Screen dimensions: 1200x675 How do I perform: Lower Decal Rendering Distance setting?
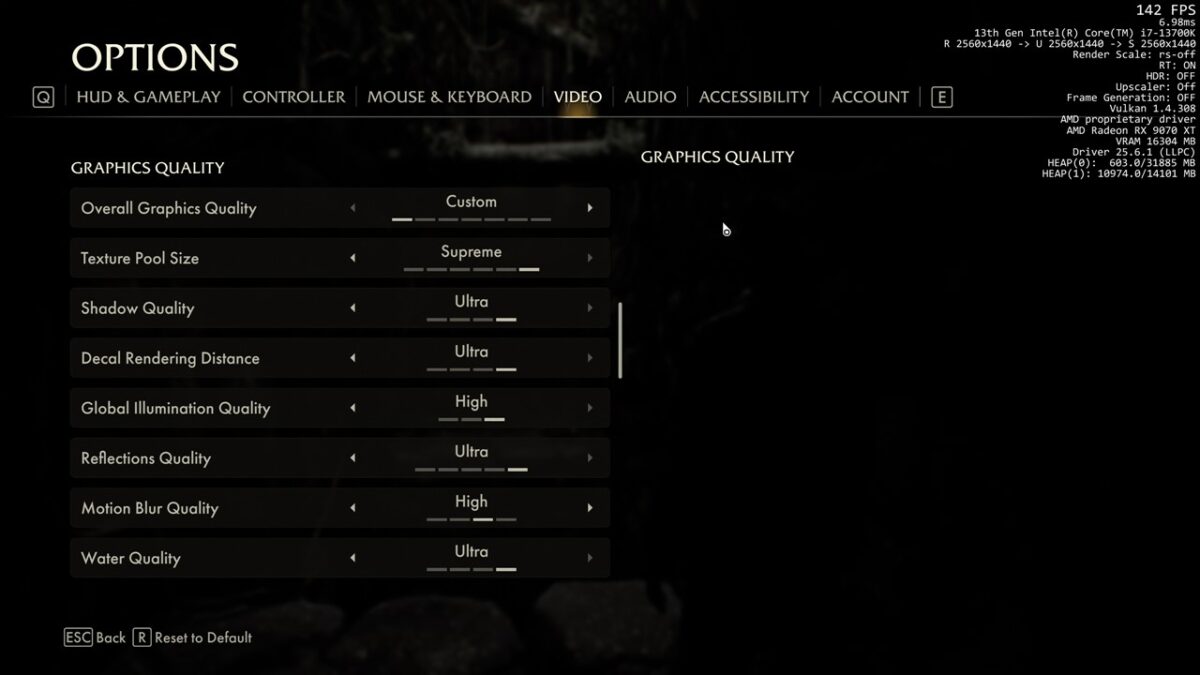pyautogui.click(x=352, y=358)
